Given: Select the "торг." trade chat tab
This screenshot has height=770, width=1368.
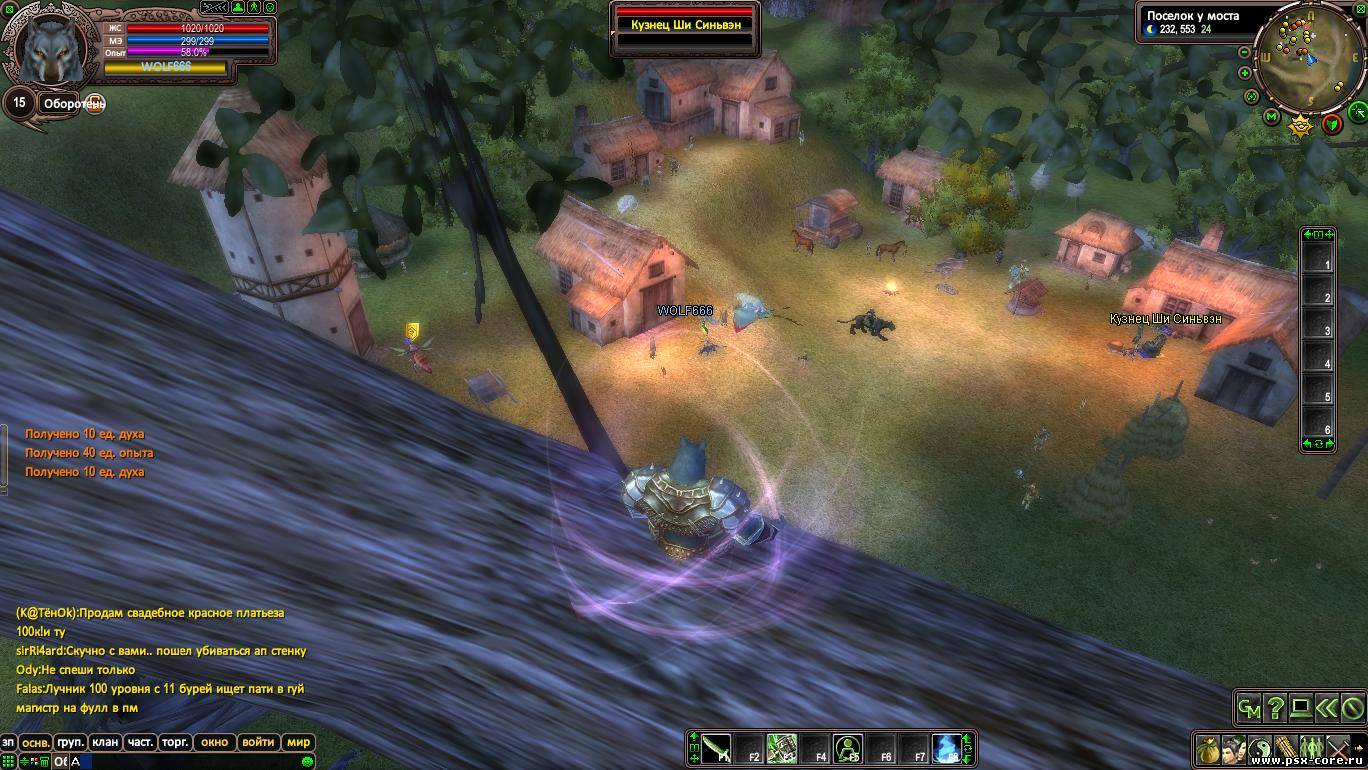Looking at the screenshot, I should pos(176,743).
